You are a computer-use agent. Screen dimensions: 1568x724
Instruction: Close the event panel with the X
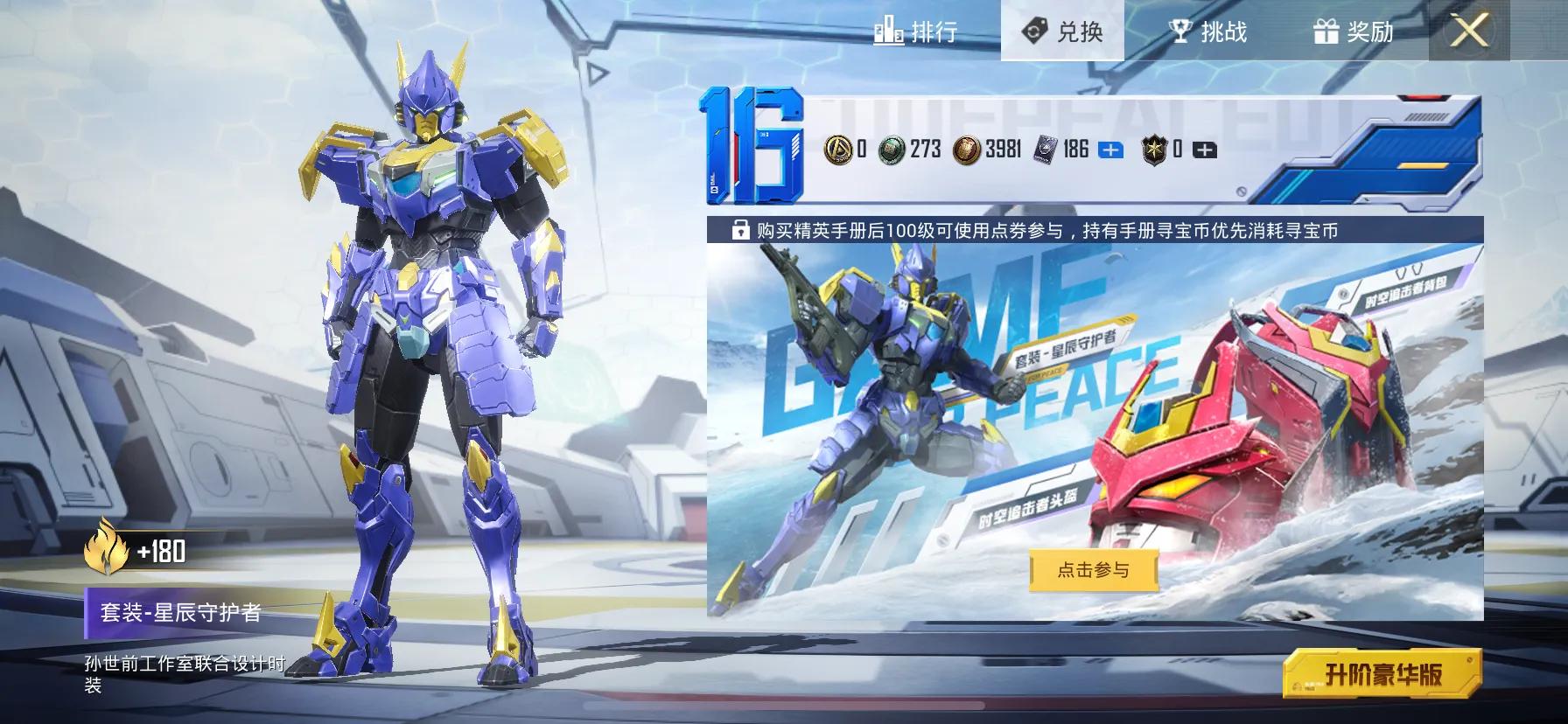(1469, 31)
